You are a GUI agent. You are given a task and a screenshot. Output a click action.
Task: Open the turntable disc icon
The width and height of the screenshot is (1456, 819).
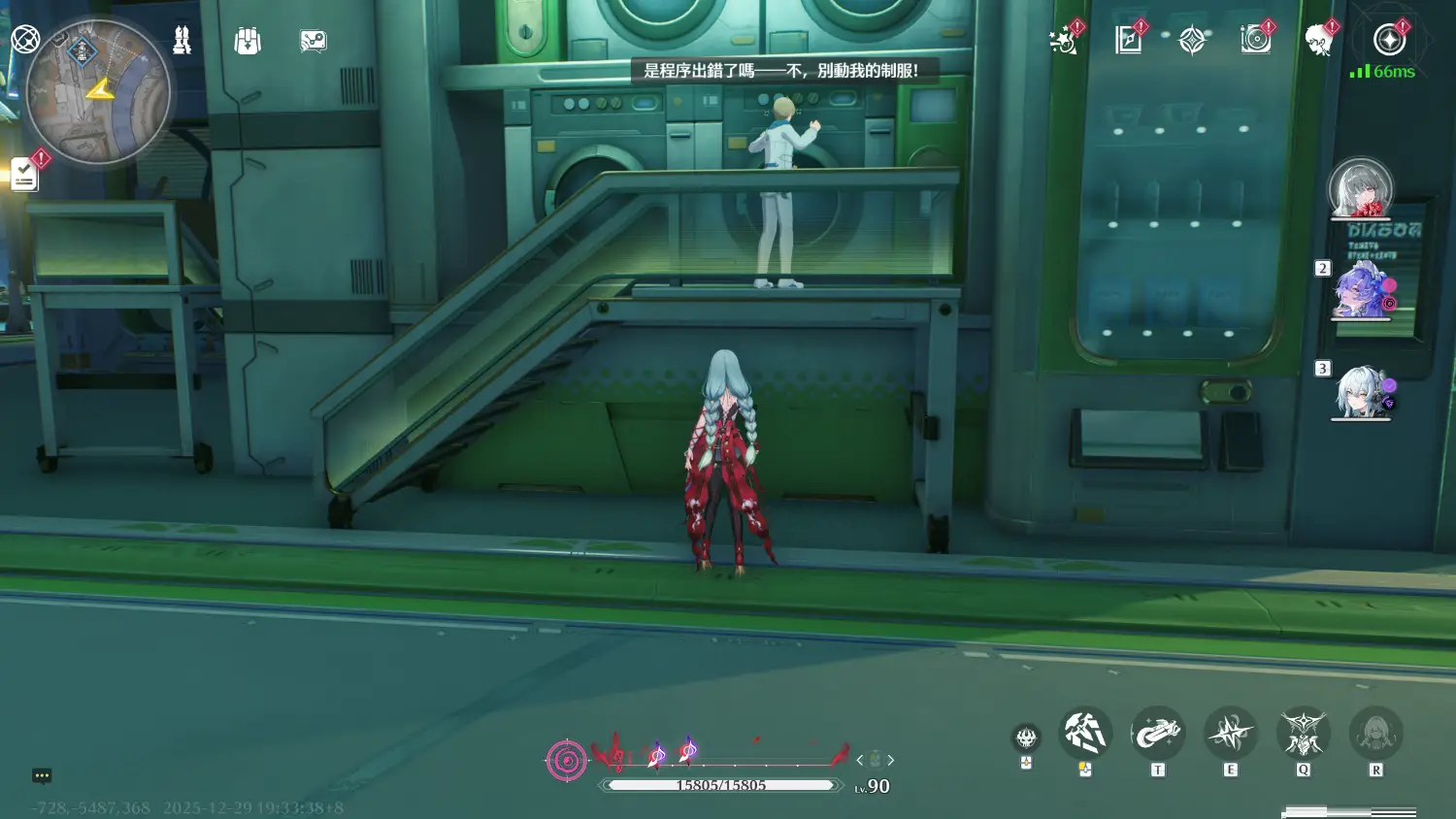tap(1255, 40)
